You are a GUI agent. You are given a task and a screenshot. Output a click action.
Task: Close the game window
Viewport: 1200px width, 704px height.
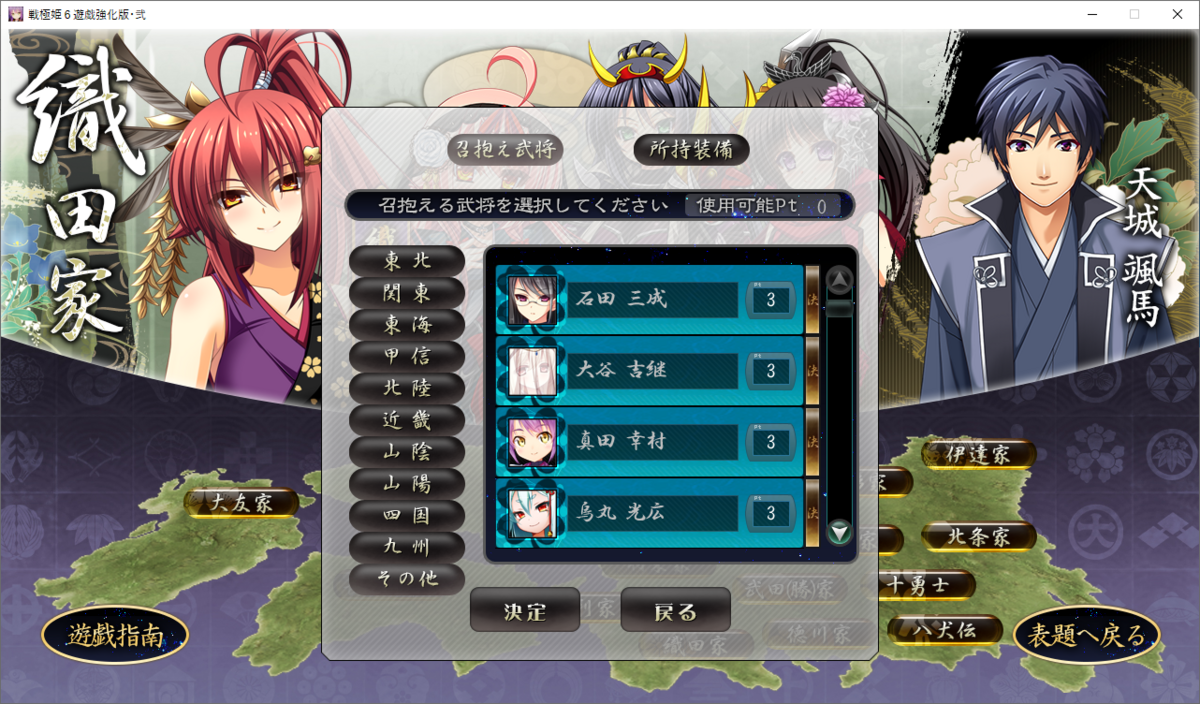(x=1176, y=14)
